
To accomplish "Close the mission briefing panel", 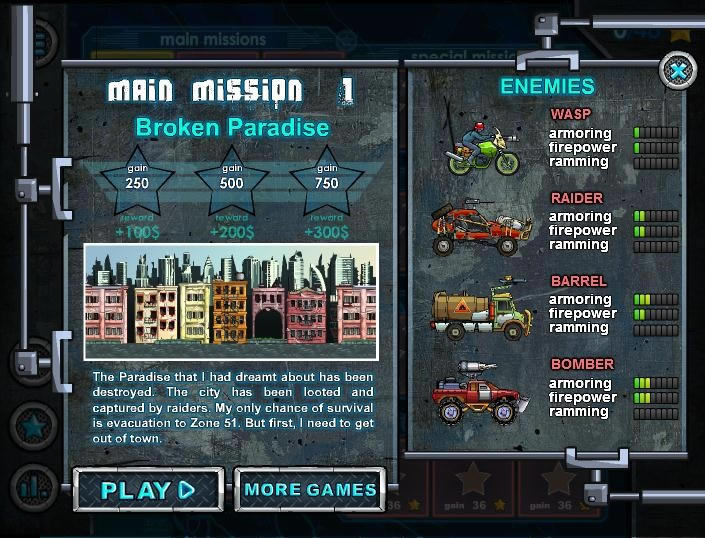I will pyautogui.click(x=678, y=71).
